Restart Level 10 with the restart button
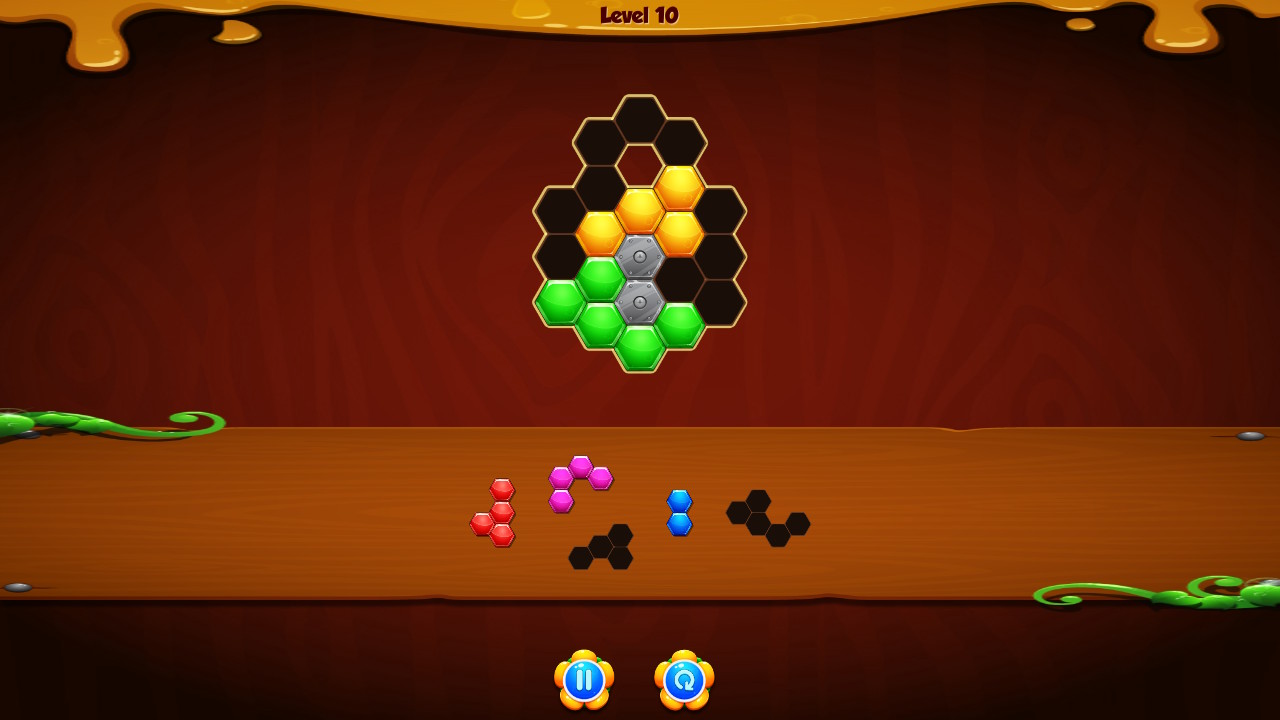Screen dimensions: 1280x720 coord(683,680)
